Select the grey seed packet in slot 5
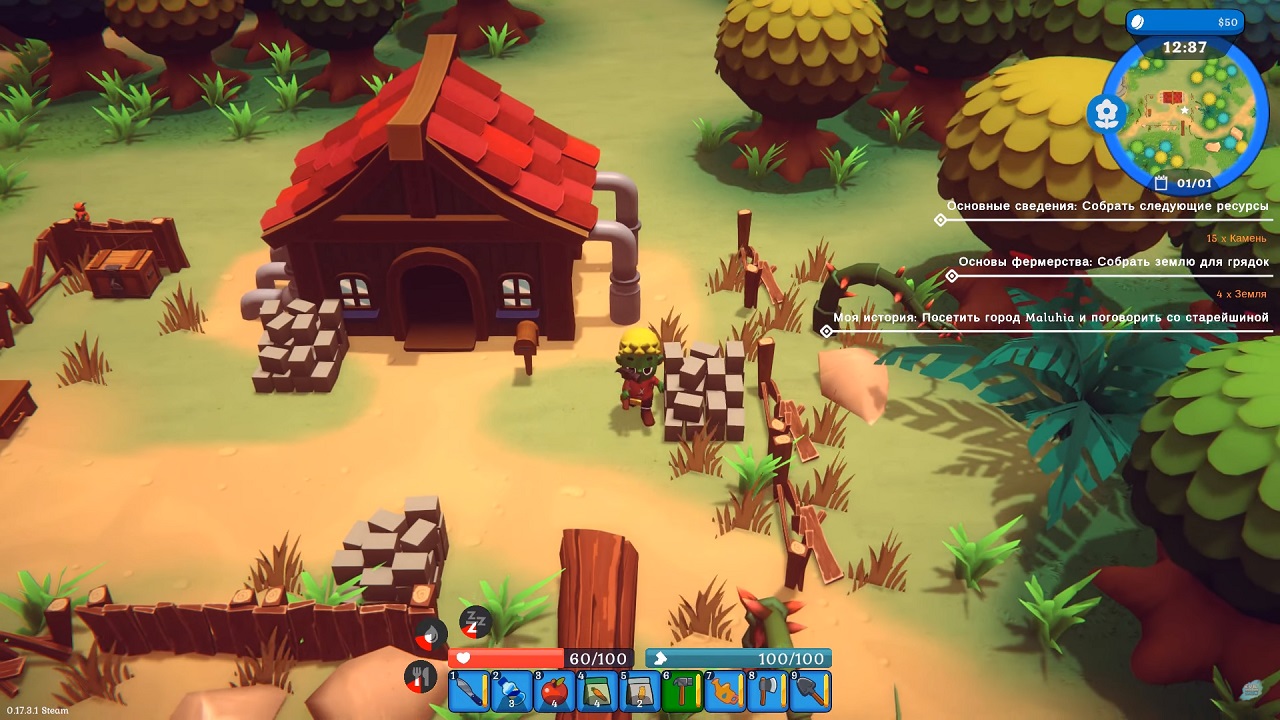Image resolution: width=1280 pixels, height=720 pixels. [x=640, y=691]
